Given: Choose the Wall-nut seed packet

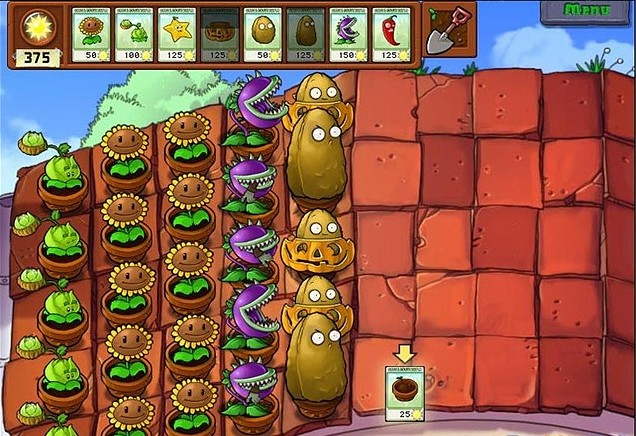Looking at the screenshot, I should coord(263,35).
